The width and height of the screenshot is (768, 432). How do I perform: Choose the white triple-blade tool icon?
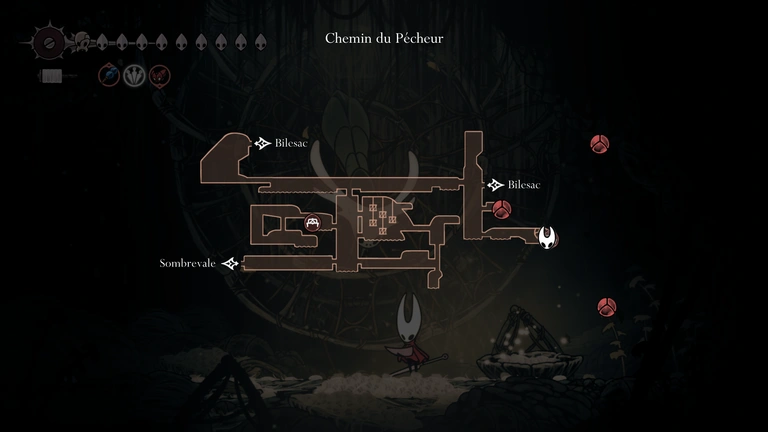pyautogui.click(x=134, y=75)
